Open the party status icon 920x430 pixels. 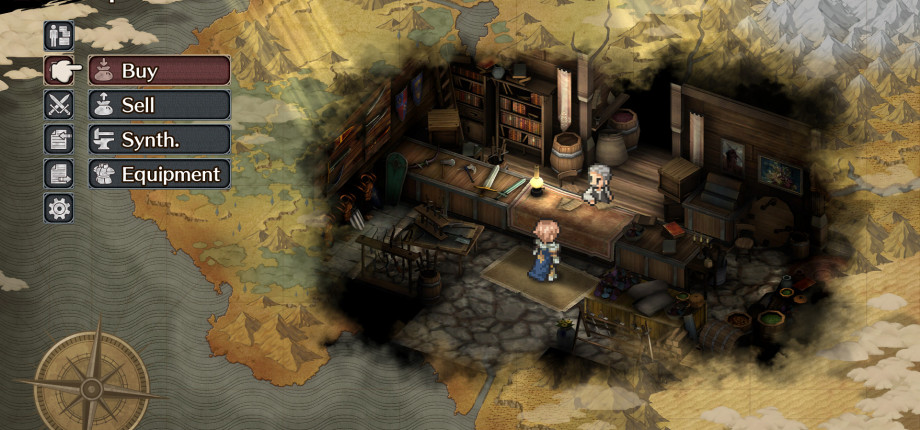[59, 36]
